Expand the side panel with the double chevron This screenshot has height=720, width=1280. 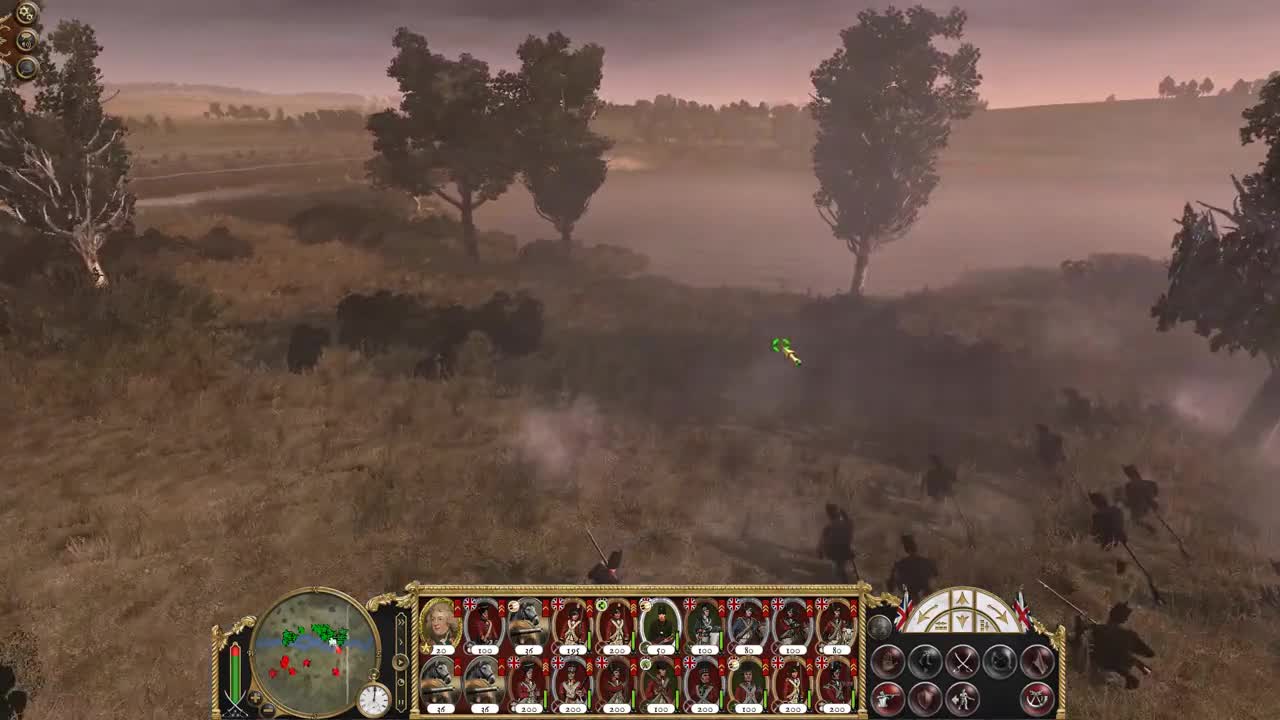tap(400, 621)
